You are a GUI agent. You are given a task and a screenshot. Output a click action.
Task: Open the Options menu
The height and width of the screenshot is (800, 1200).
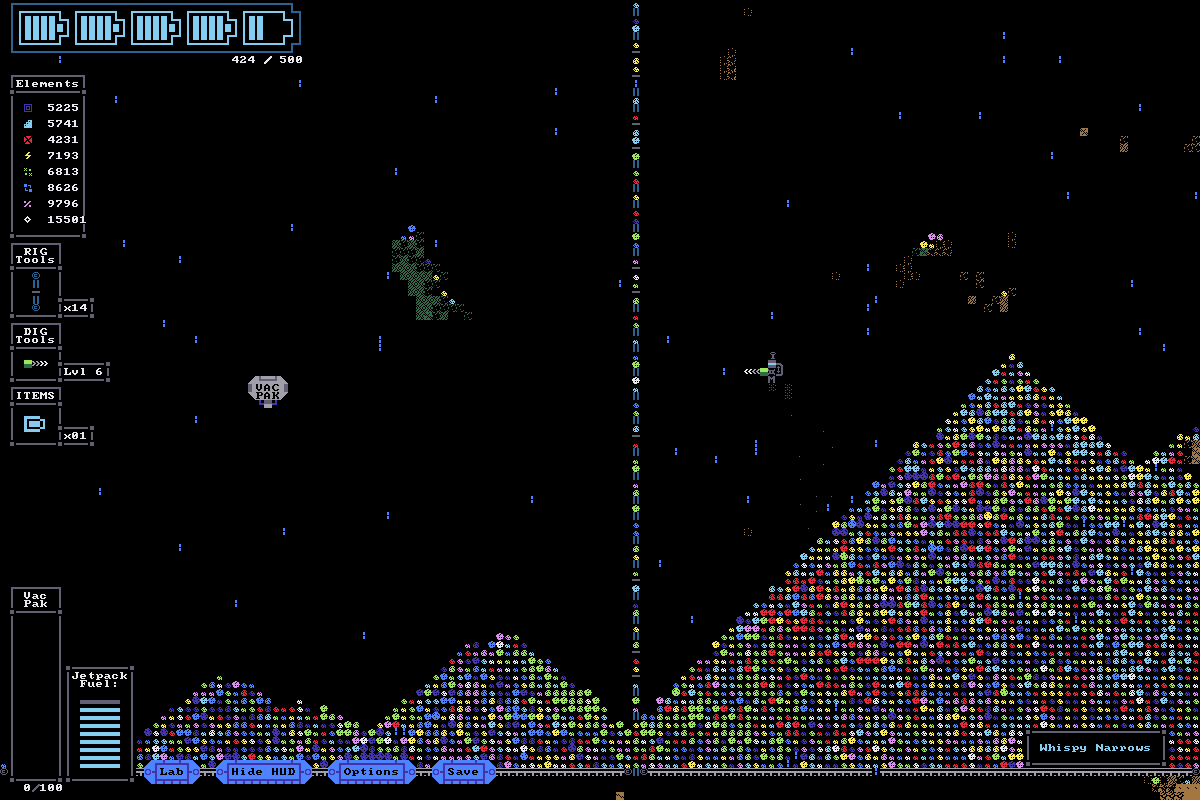point(371,771)
